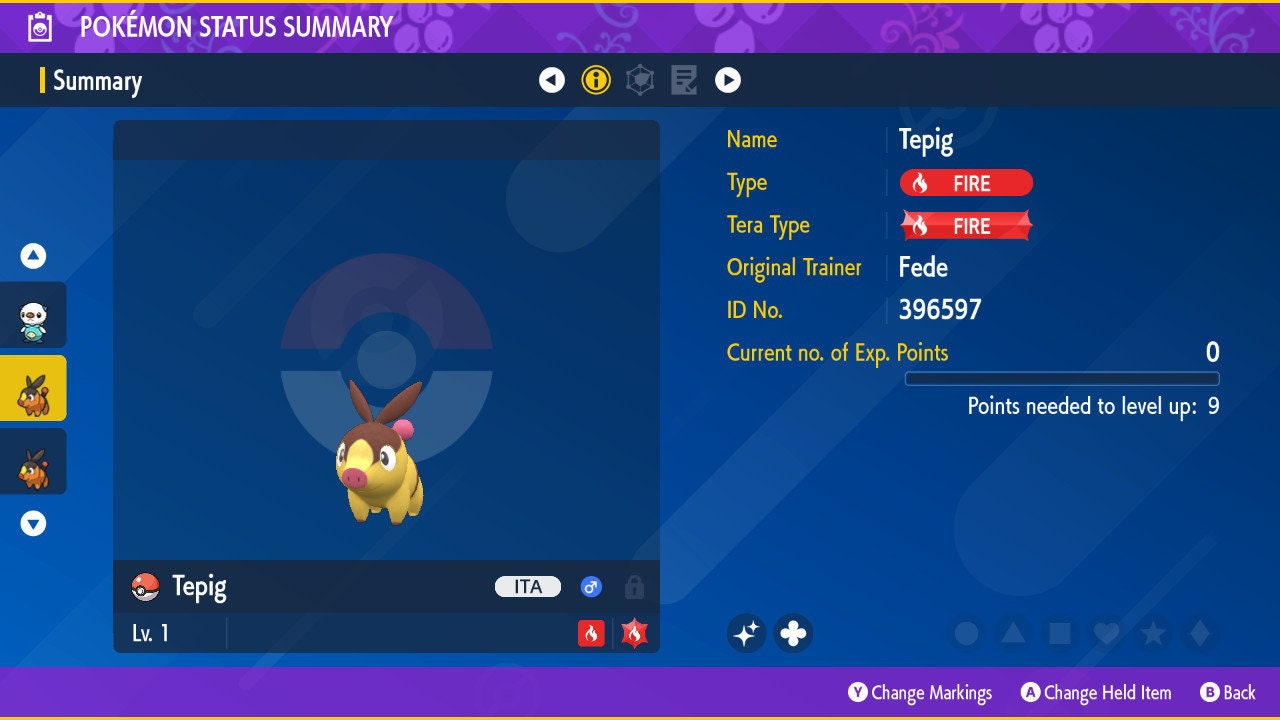This screenshot has width=1280, height=720.
Task: Select the highlighted shiny Tepig party slot
Action: click(33, 388)
